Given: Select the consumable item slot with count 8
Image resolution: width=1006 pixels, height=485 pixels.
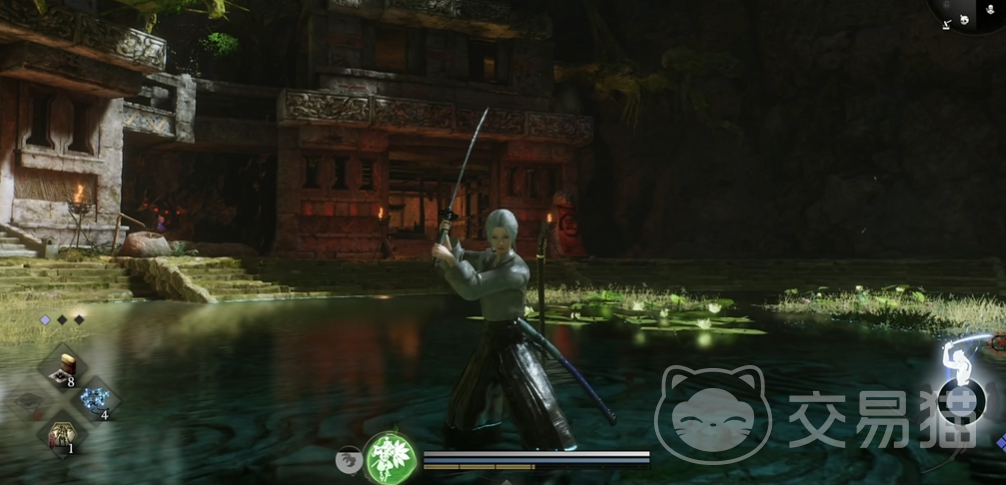Looking at the screenshot, I should tap(66, 368).
